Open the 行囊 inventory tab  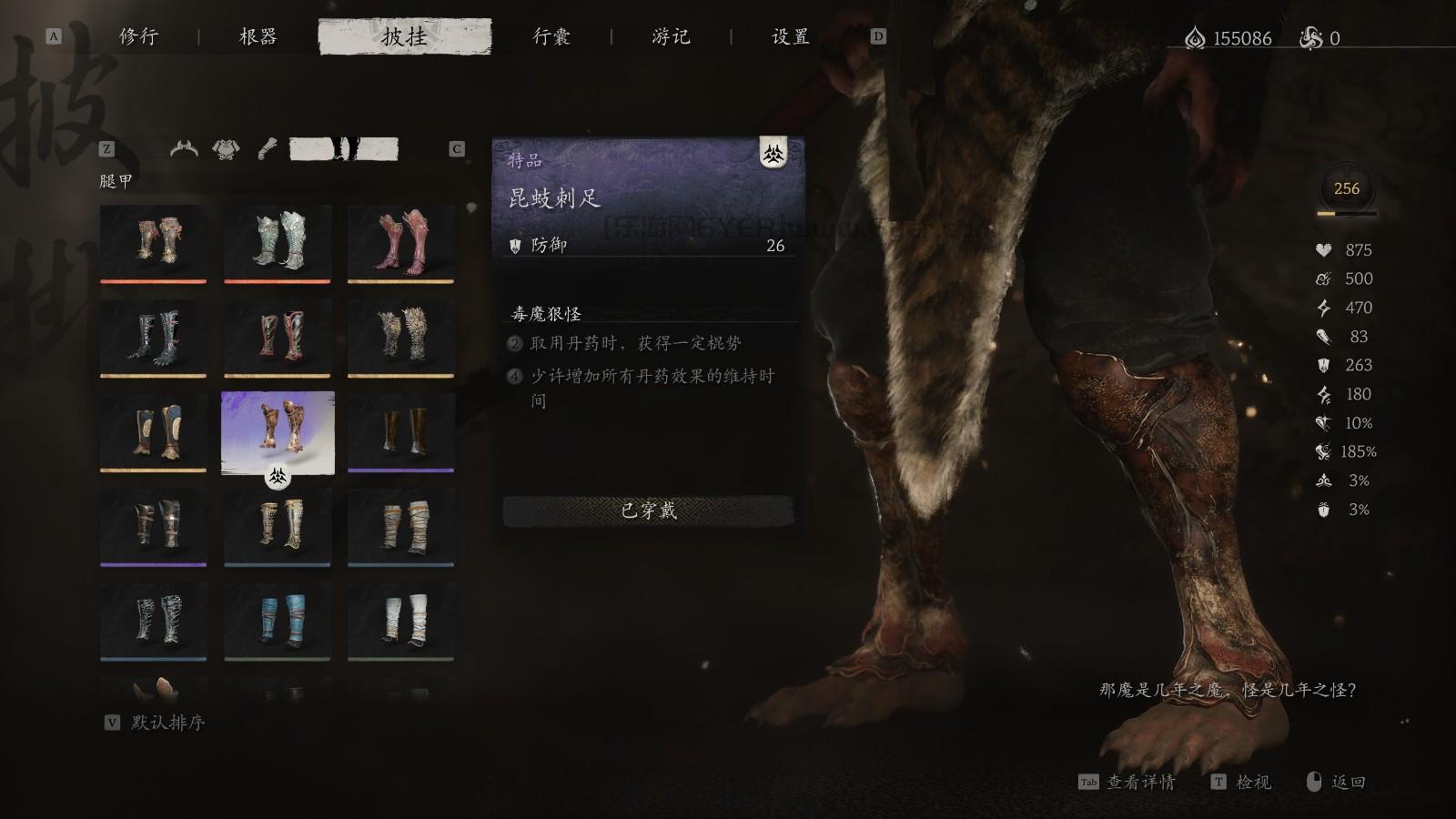[x=551, y=36]
